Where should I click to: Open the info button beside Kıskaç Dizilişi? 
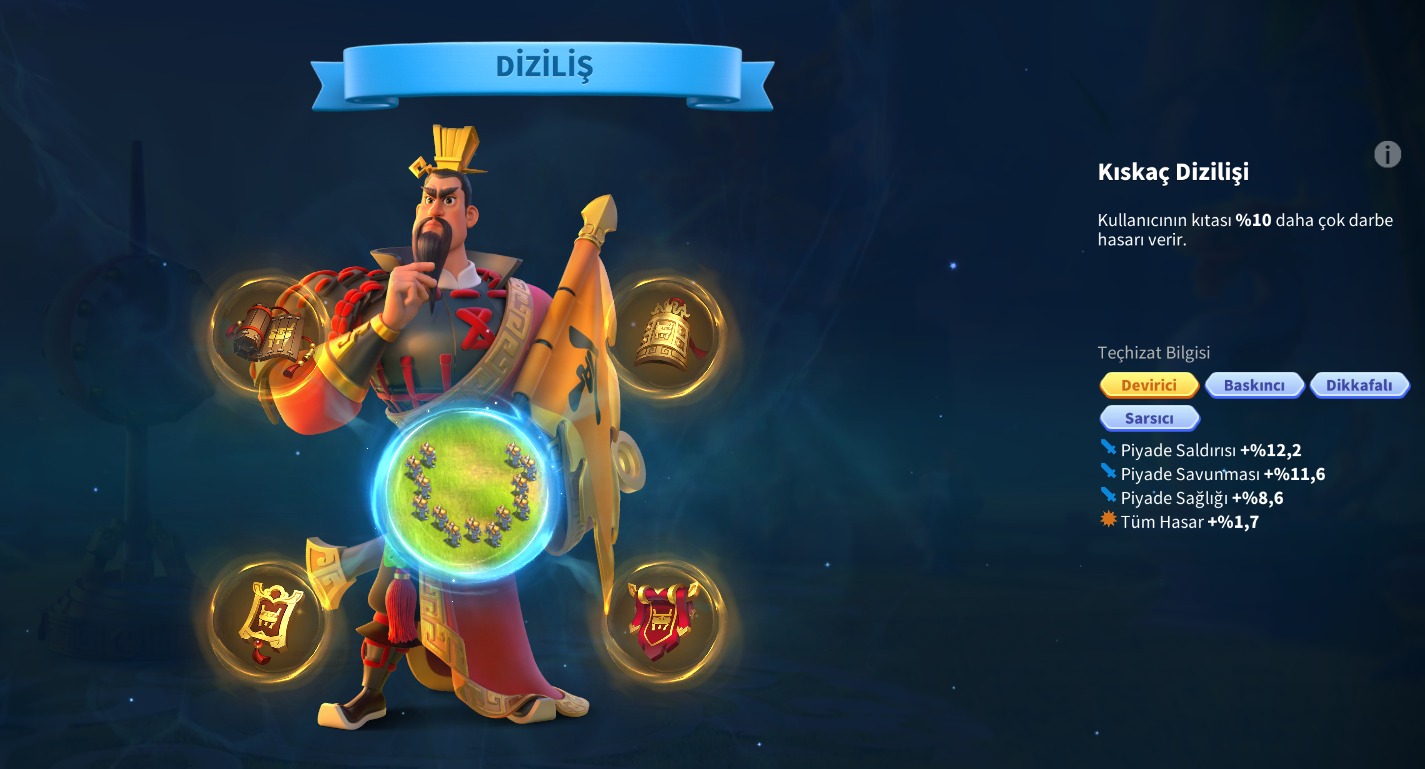coord(1387,154)
